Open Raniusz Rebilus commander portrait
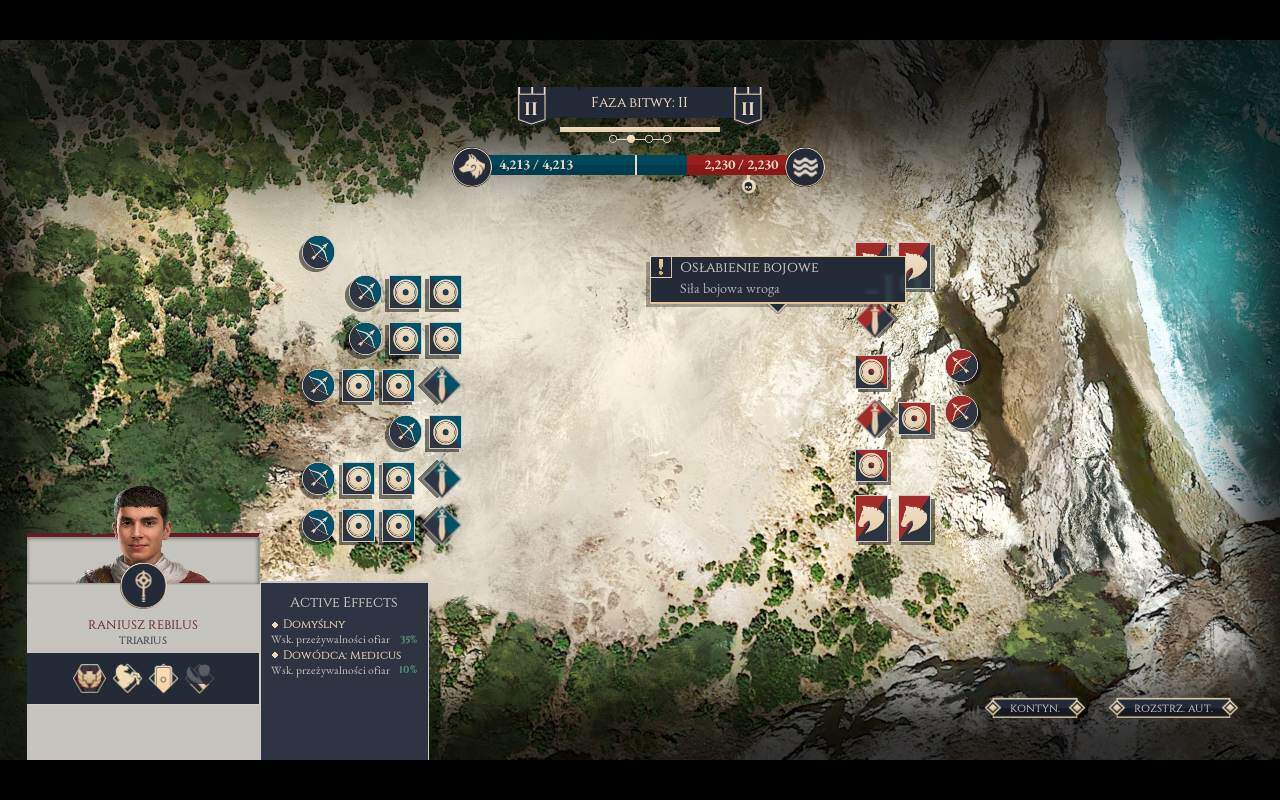Image resolution: width=1280 pixels, height=800 pixels. point(142,532)
